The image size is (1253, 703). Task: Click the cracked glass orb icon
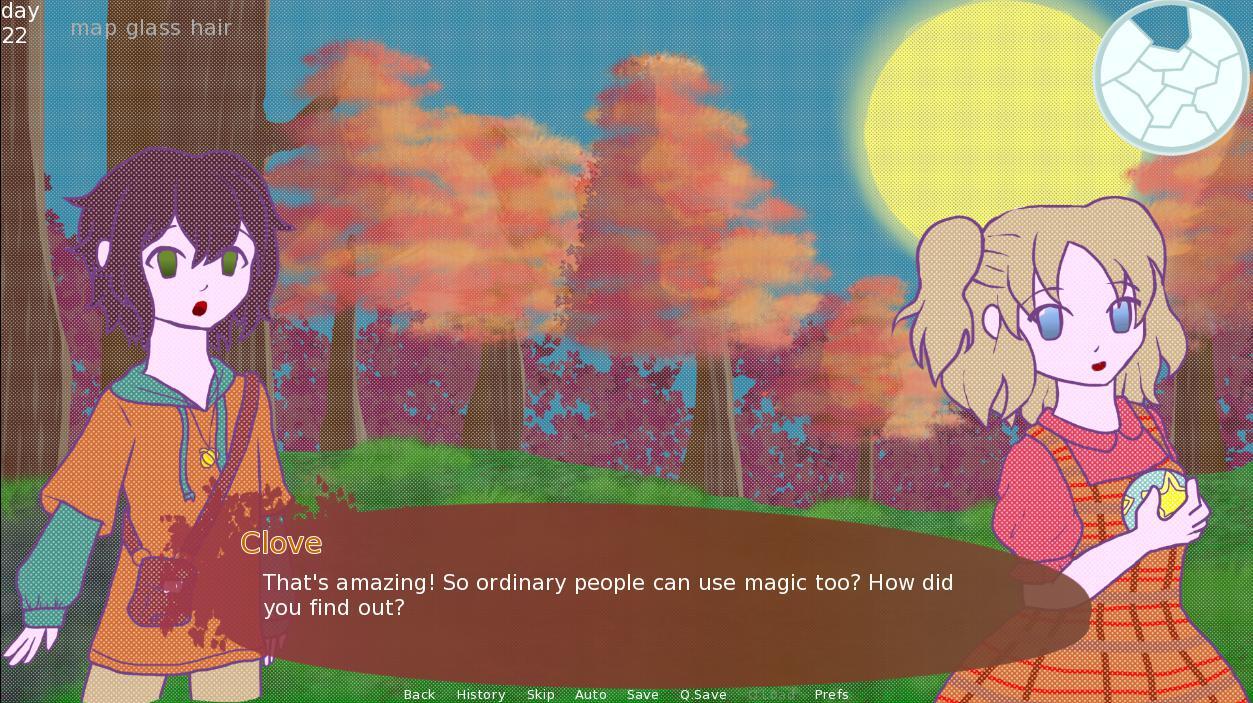click(x=1171, y=77)
